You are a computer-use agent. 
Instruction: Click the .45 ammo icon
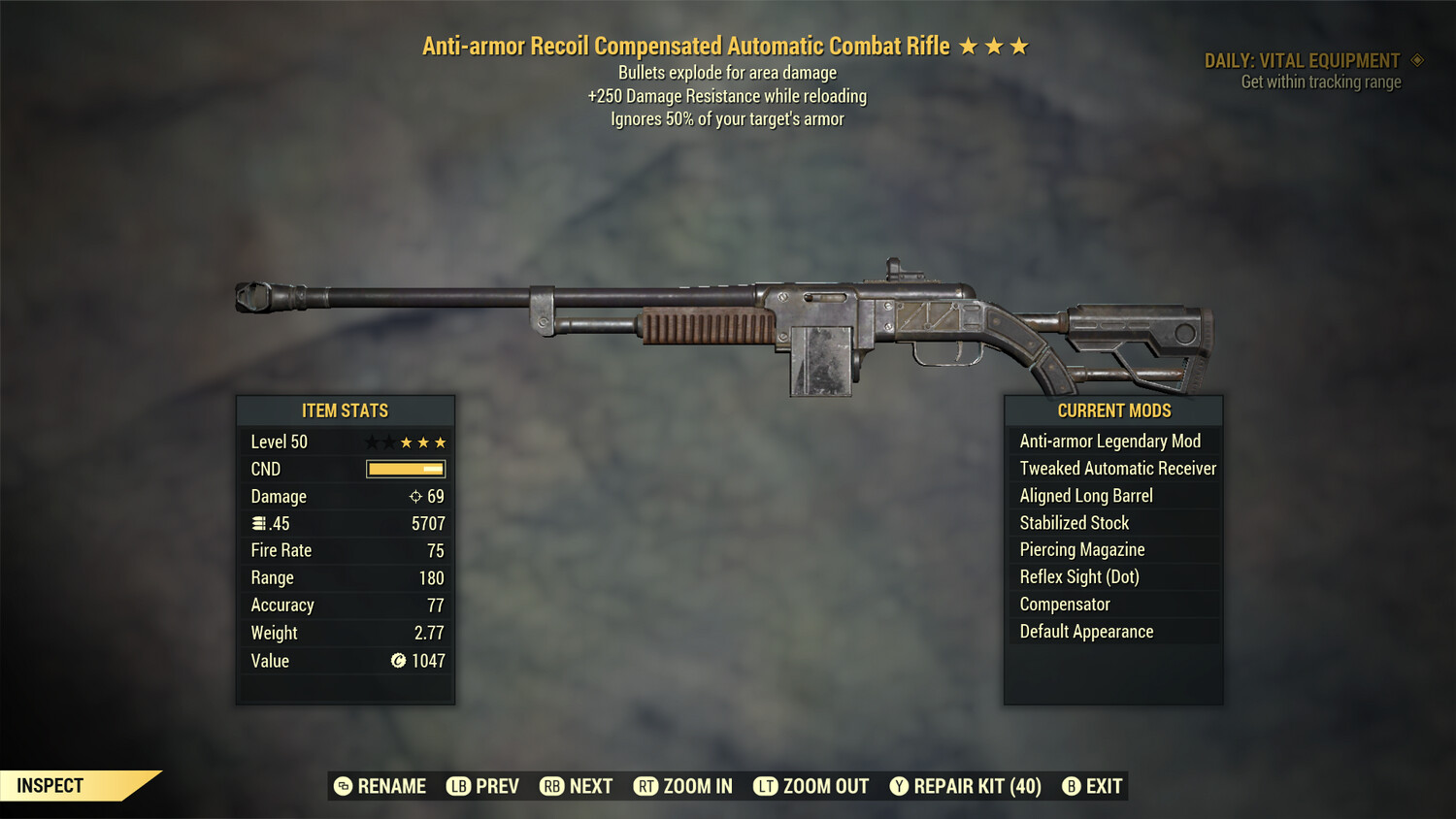coord(258,523)
